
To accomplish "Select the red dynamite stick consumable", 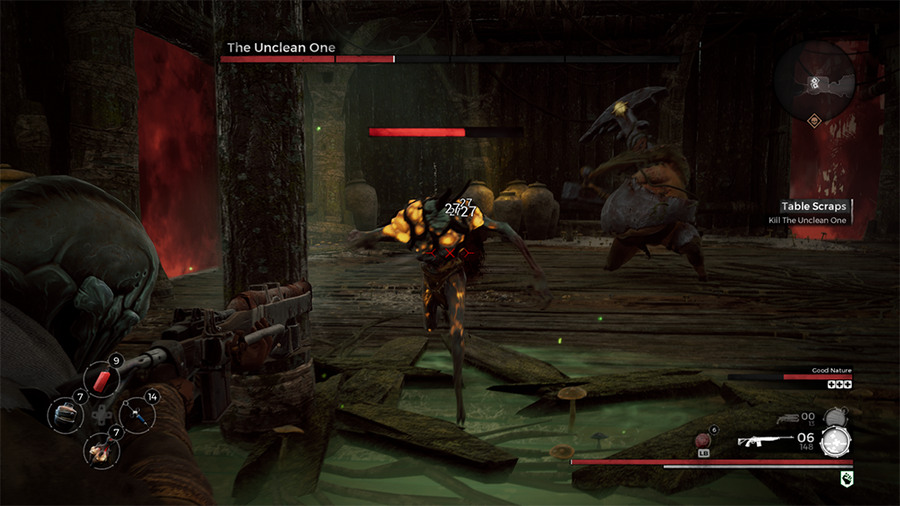I will click(100, 379).
